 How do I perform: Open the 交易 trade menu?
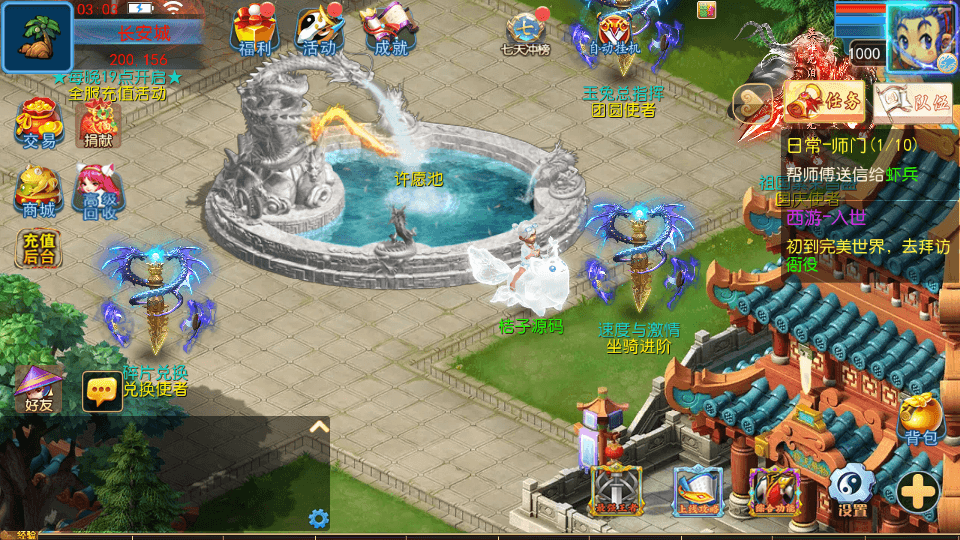pos(38,124)
